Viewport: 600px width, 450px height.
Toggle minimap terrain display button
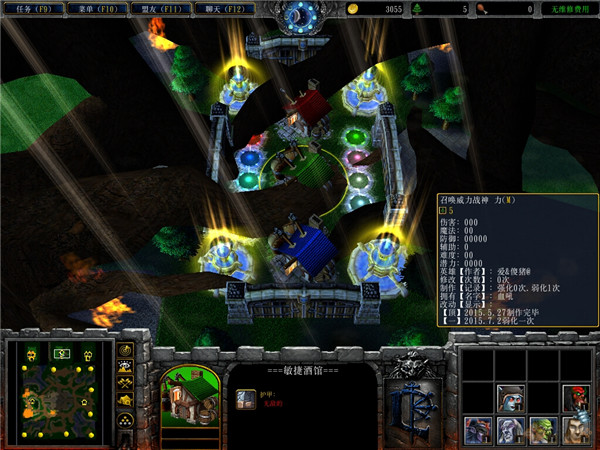pos(126,368)
